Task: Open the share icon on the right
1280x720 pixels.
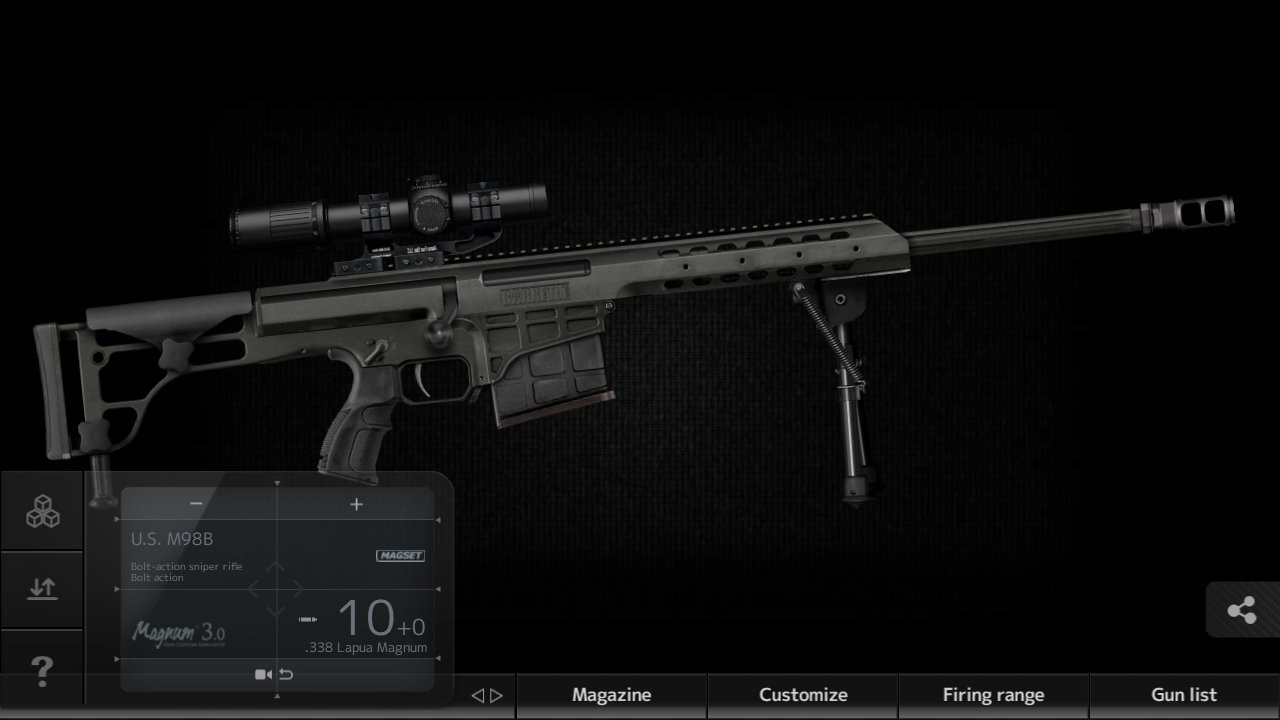Action: (1243, 607)
